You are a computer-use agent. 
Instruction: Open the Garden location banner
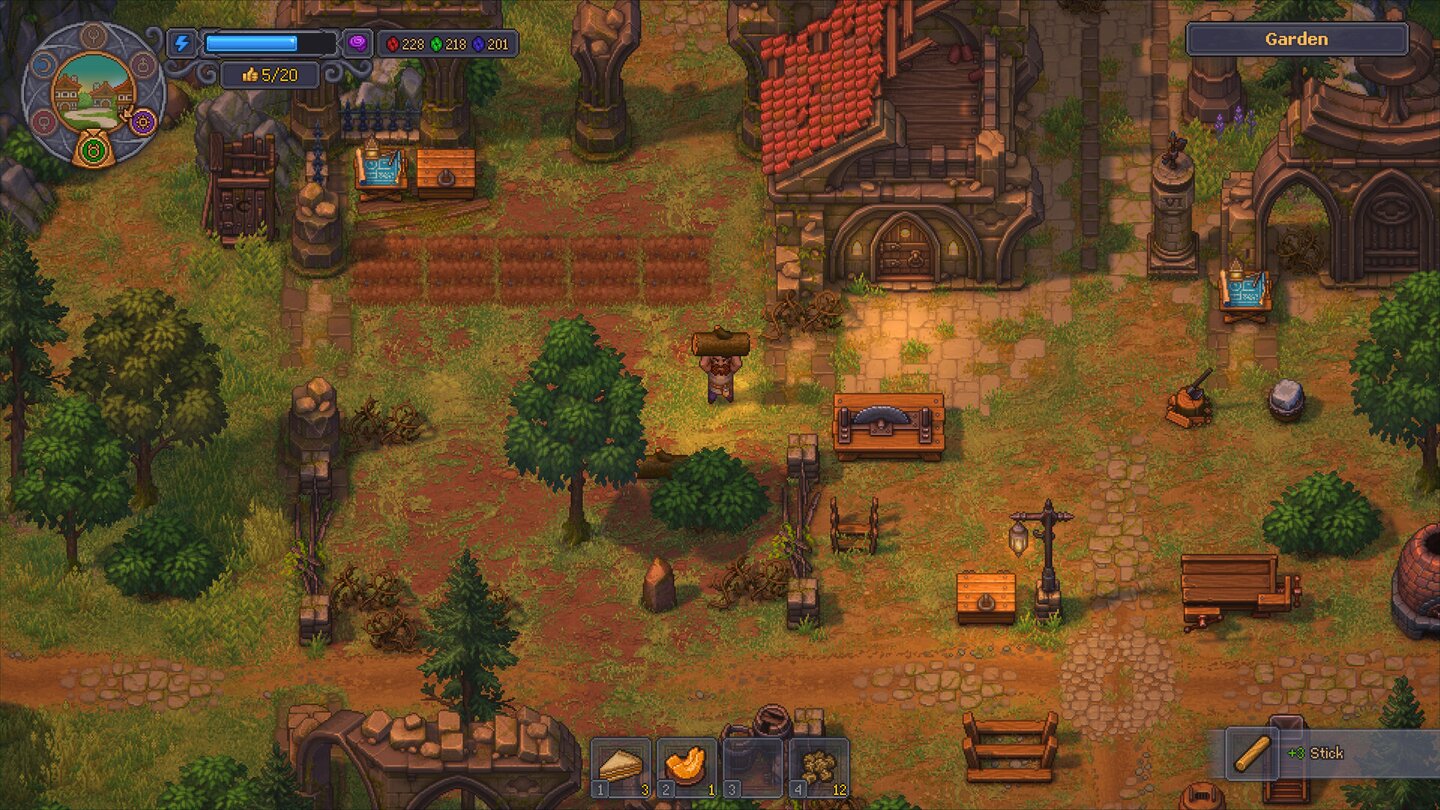1299,38
